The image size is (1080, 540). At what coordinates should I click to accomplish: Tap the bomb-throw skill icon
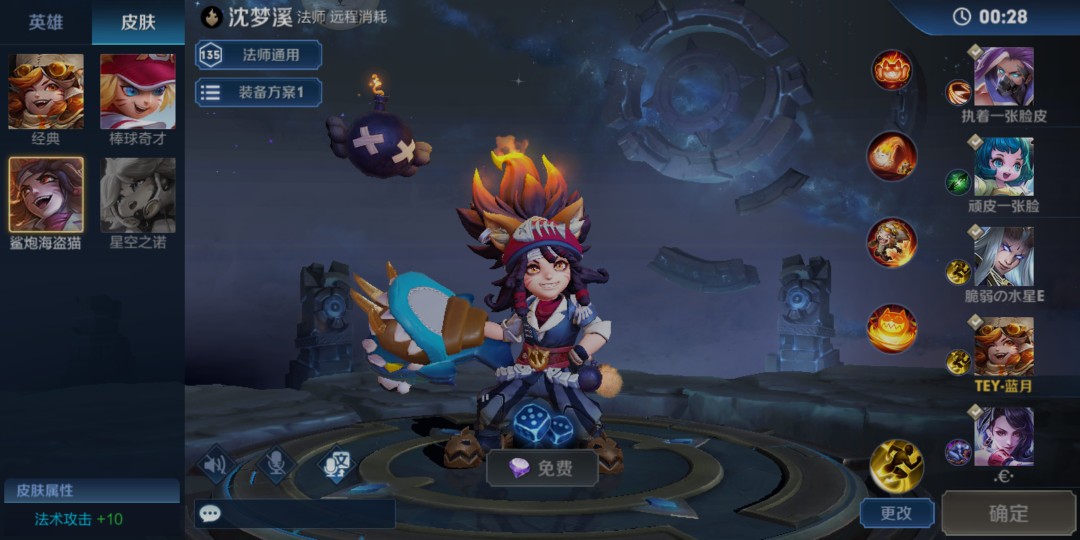tap(891, 156)
